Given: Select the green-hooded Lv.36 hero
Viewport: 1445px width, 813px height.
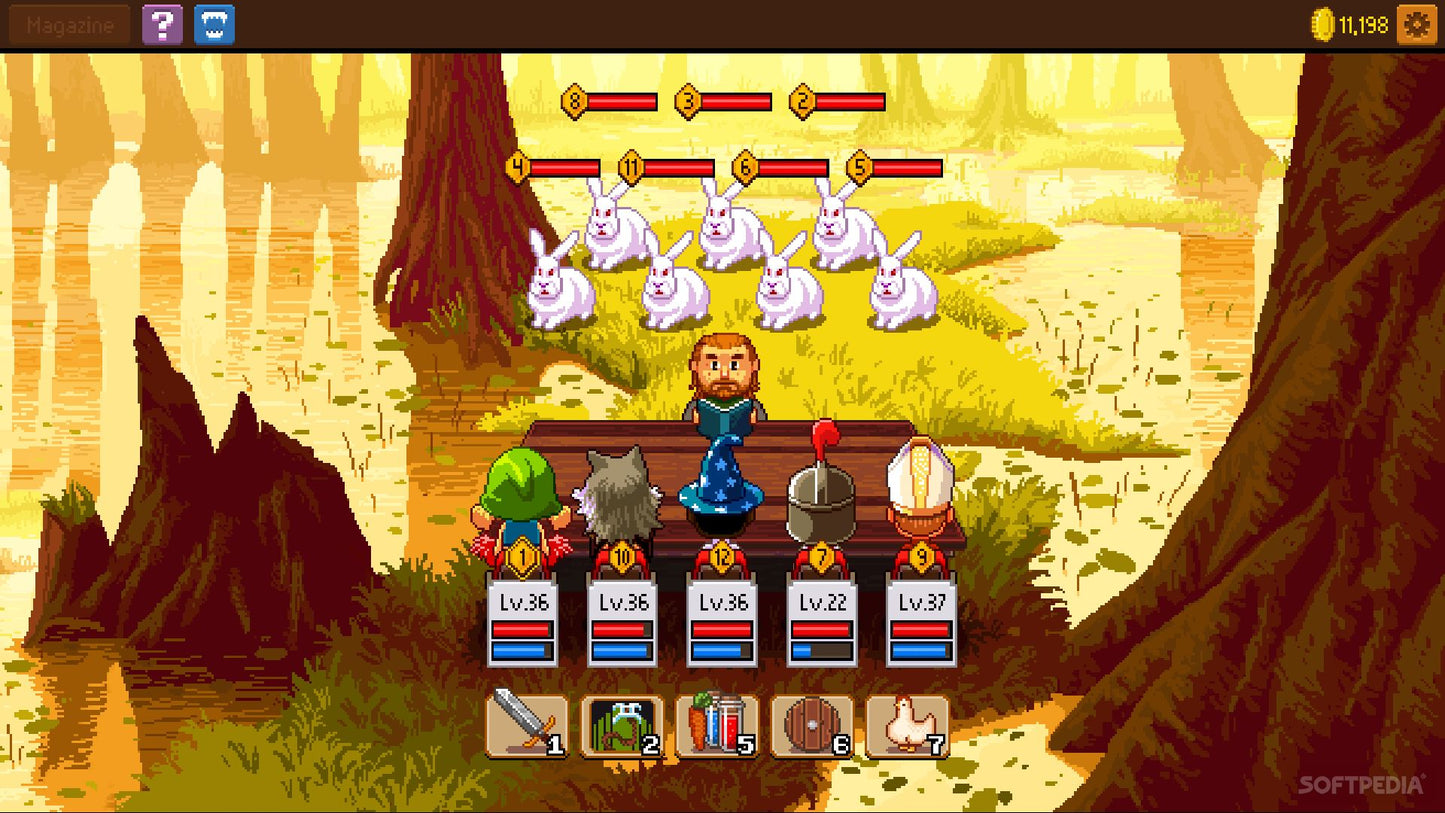Looking at the screenshot, I should click(521, 490).
